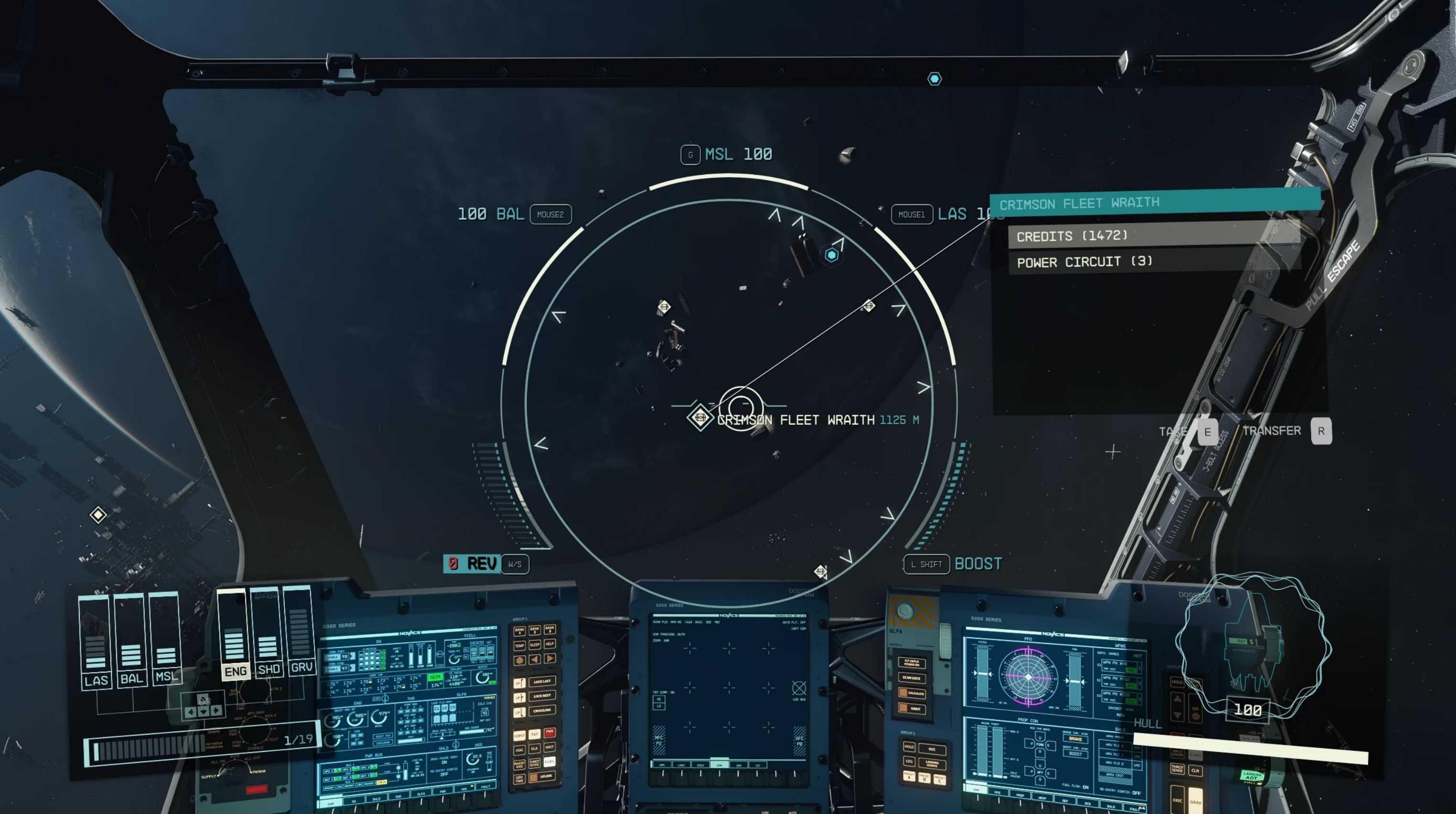This screenshot has height=814, width=1456.
Task: Select the SHD shield power column
Action: (x=268, y=631)
